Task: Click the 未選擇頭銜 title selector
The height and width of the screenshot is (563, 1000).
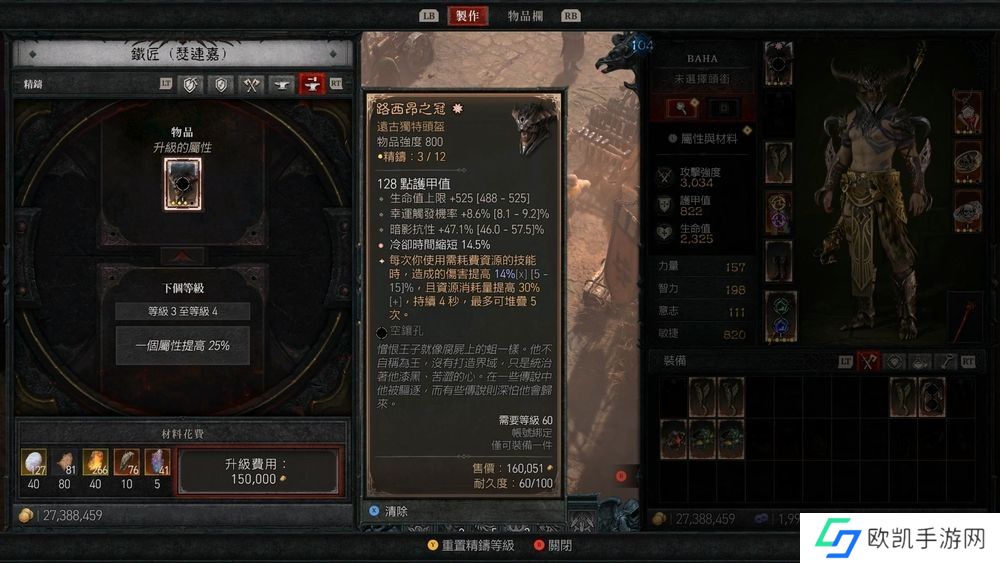Action: [709, 79]
